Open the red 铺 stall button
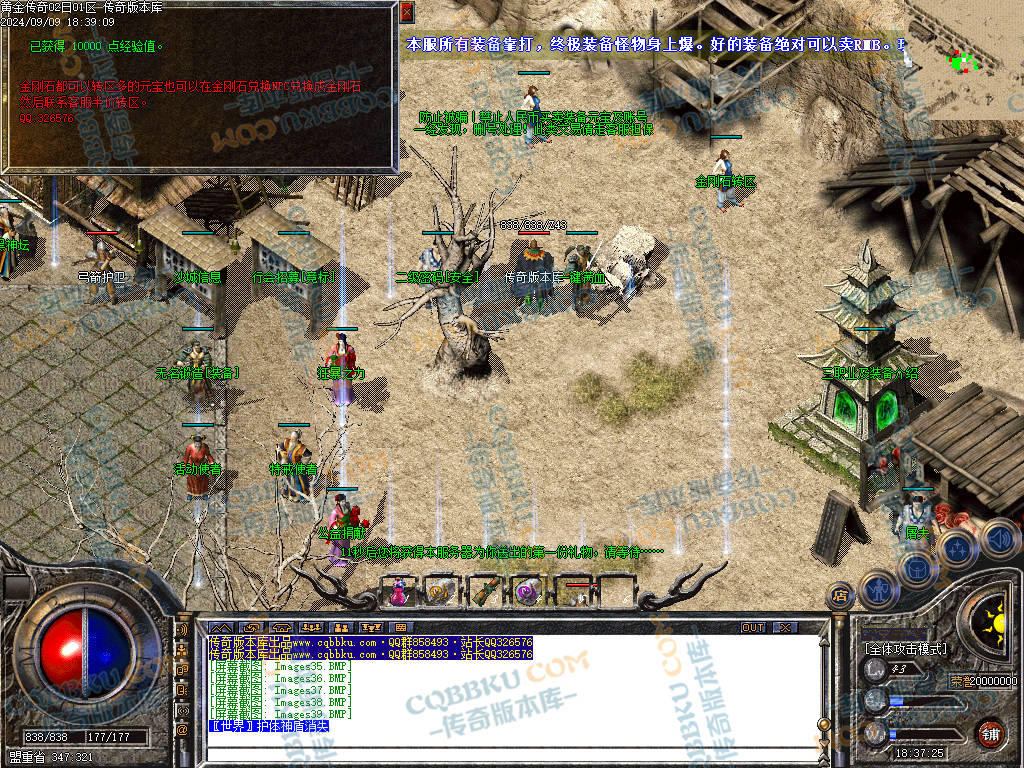The height and width of the screenshot is (768, 1024). [x=991, y=732]
